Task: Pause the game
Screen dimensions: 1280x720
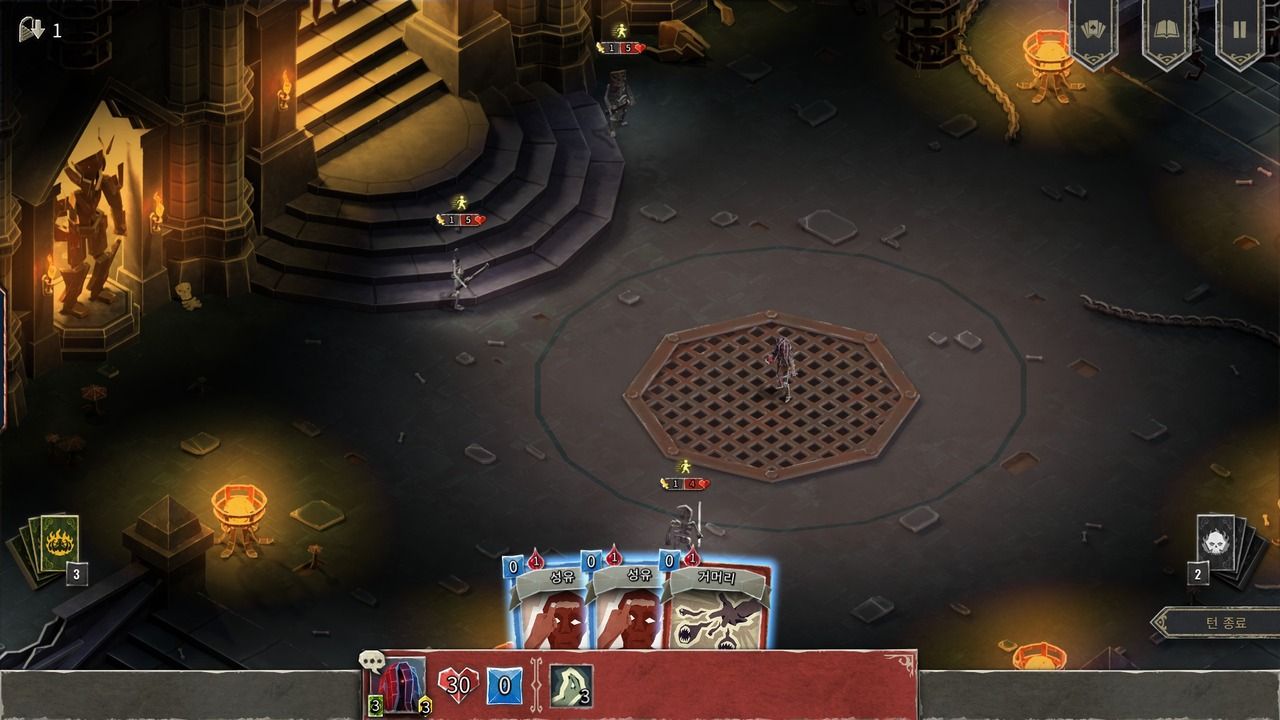Action: (x=1239, y=31)
